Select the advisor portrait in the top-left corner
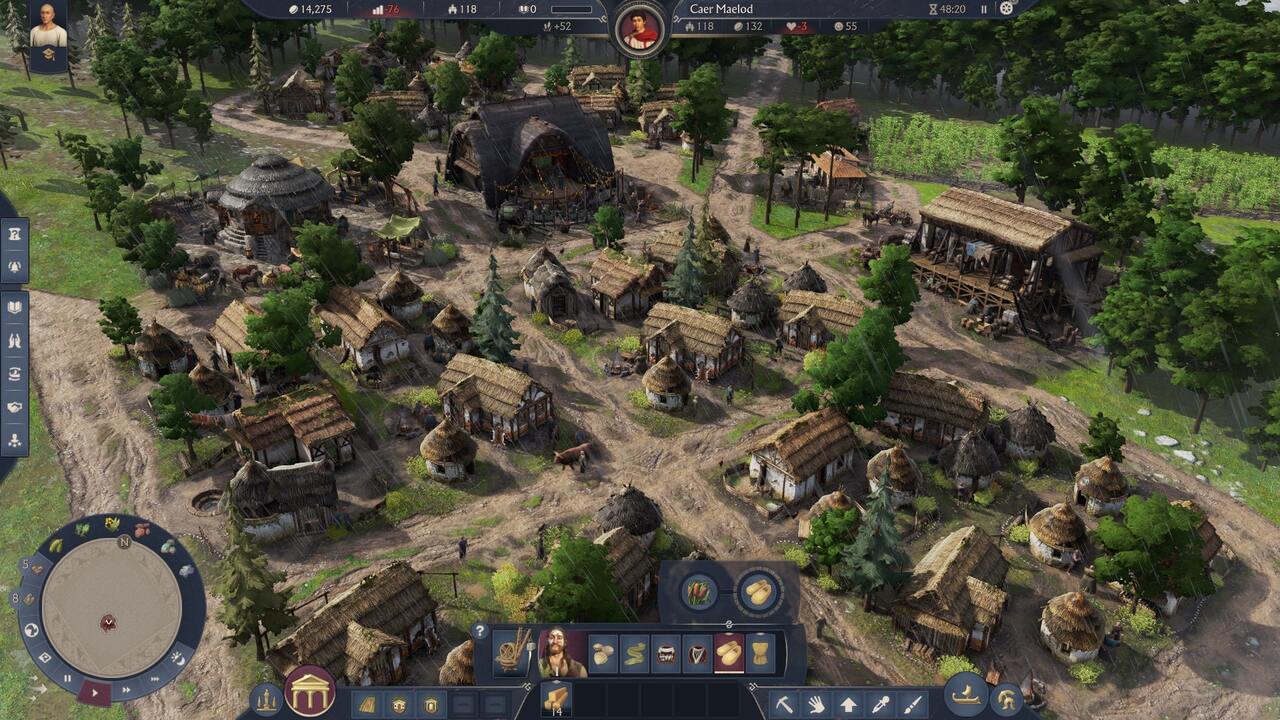The image size is (1280, 720). click(x=48, y=28)
